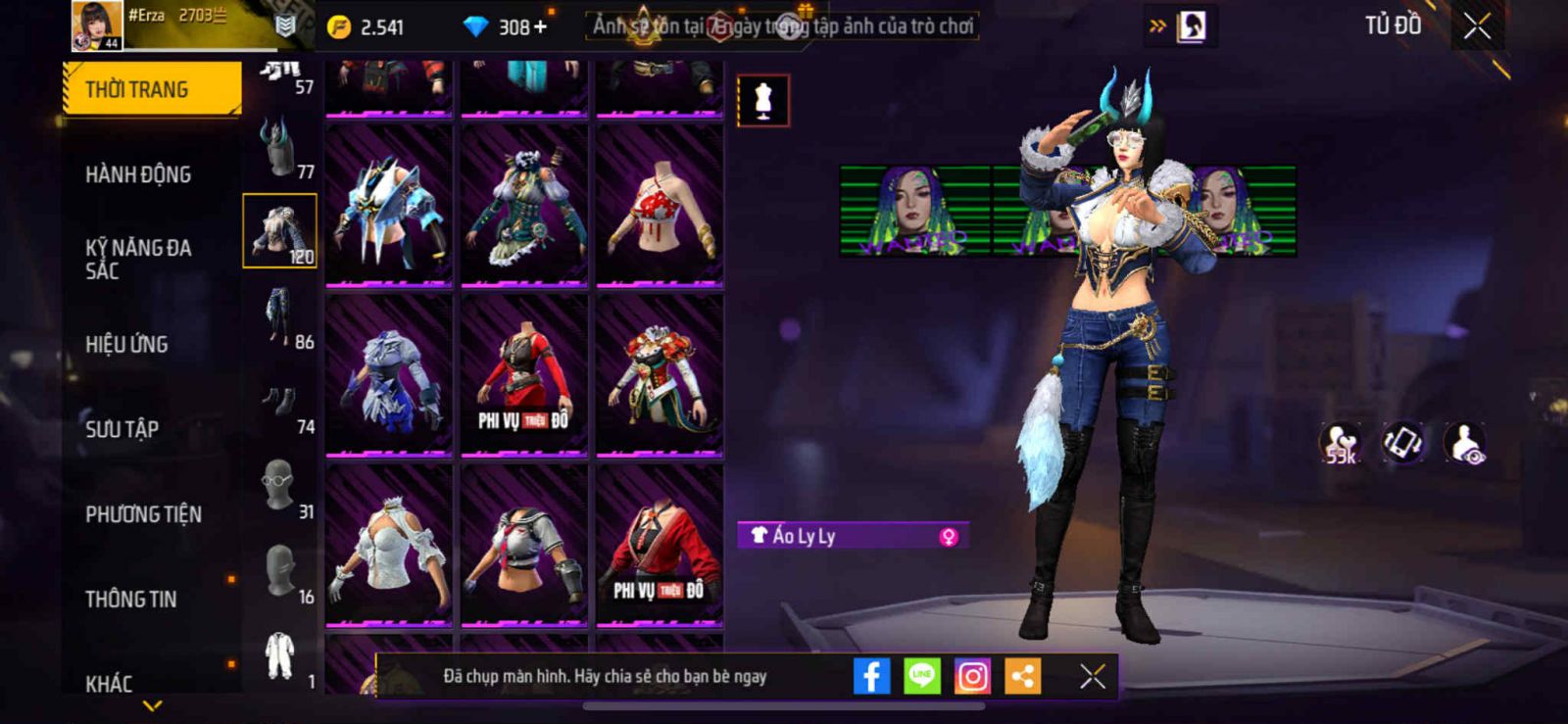The height and width of the screenshot is (724, 1568).
Task: Toggle the character view eye icon
Action: [1466, 443]
